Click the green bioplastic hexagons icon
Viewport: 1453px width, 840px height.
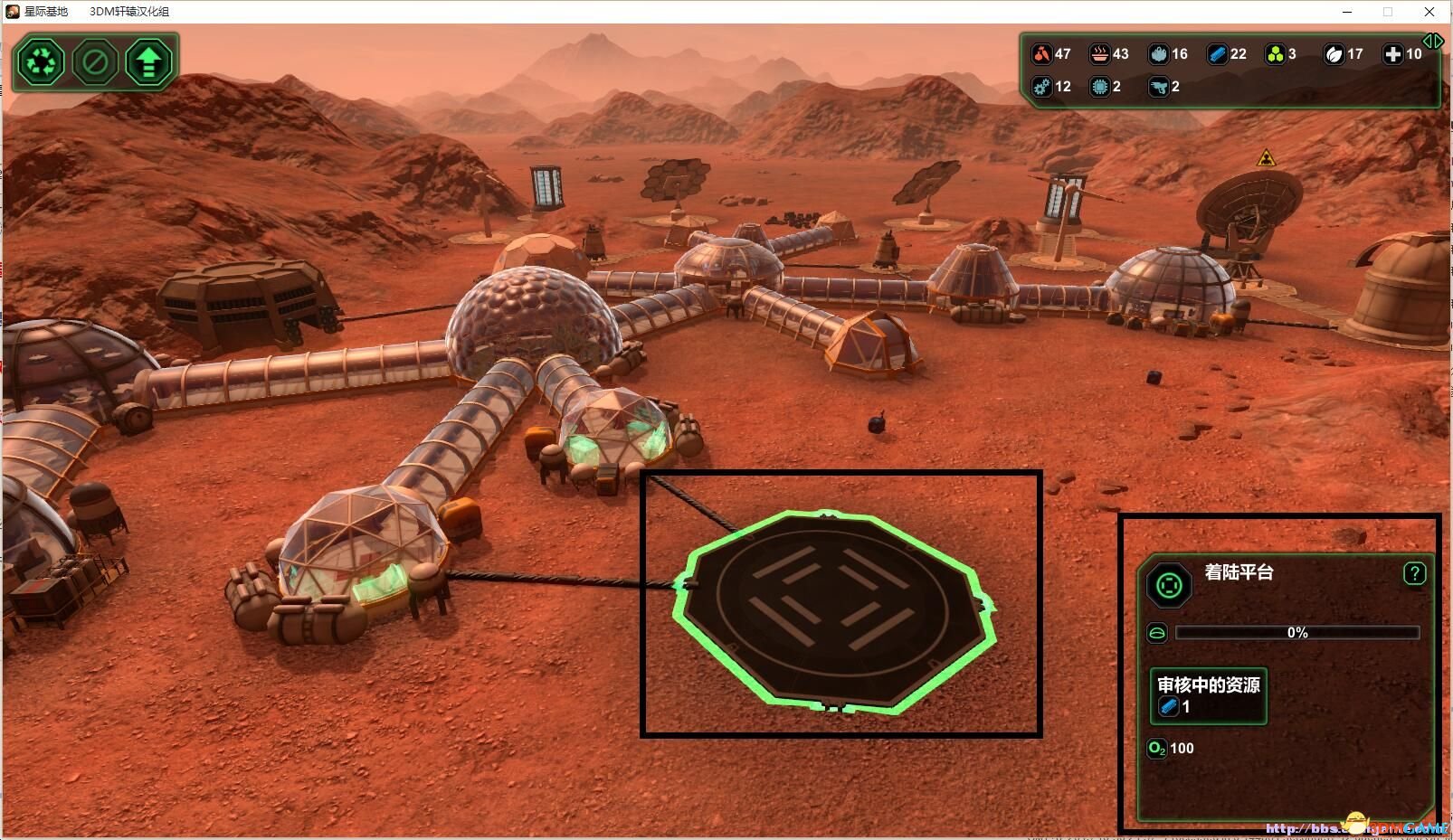(1275, 54)
